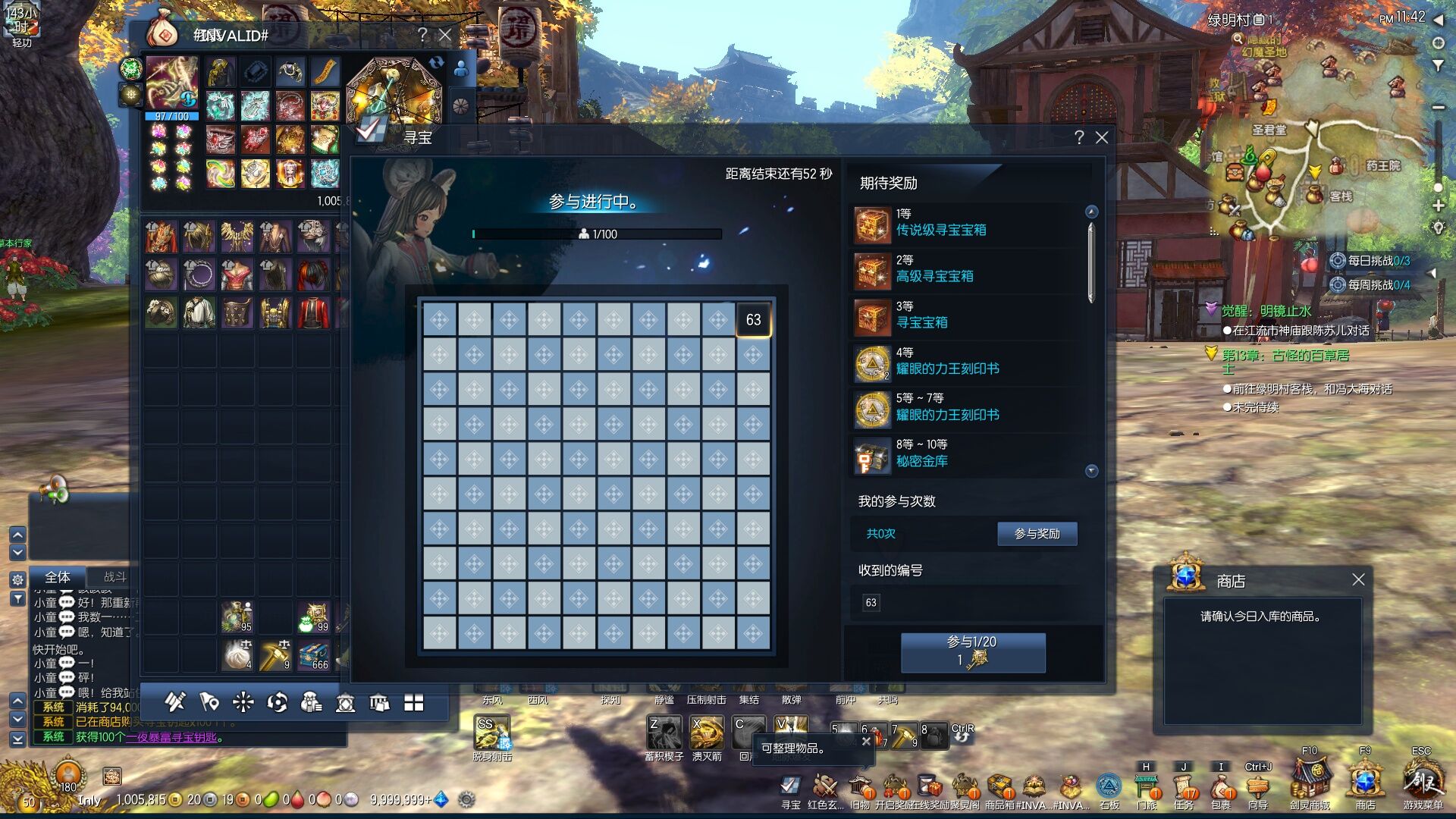Image resolution: width=1456 pixels, height=819 pixels.
Task: Switch to the 全体 chat tab
Action: (58, 577)
